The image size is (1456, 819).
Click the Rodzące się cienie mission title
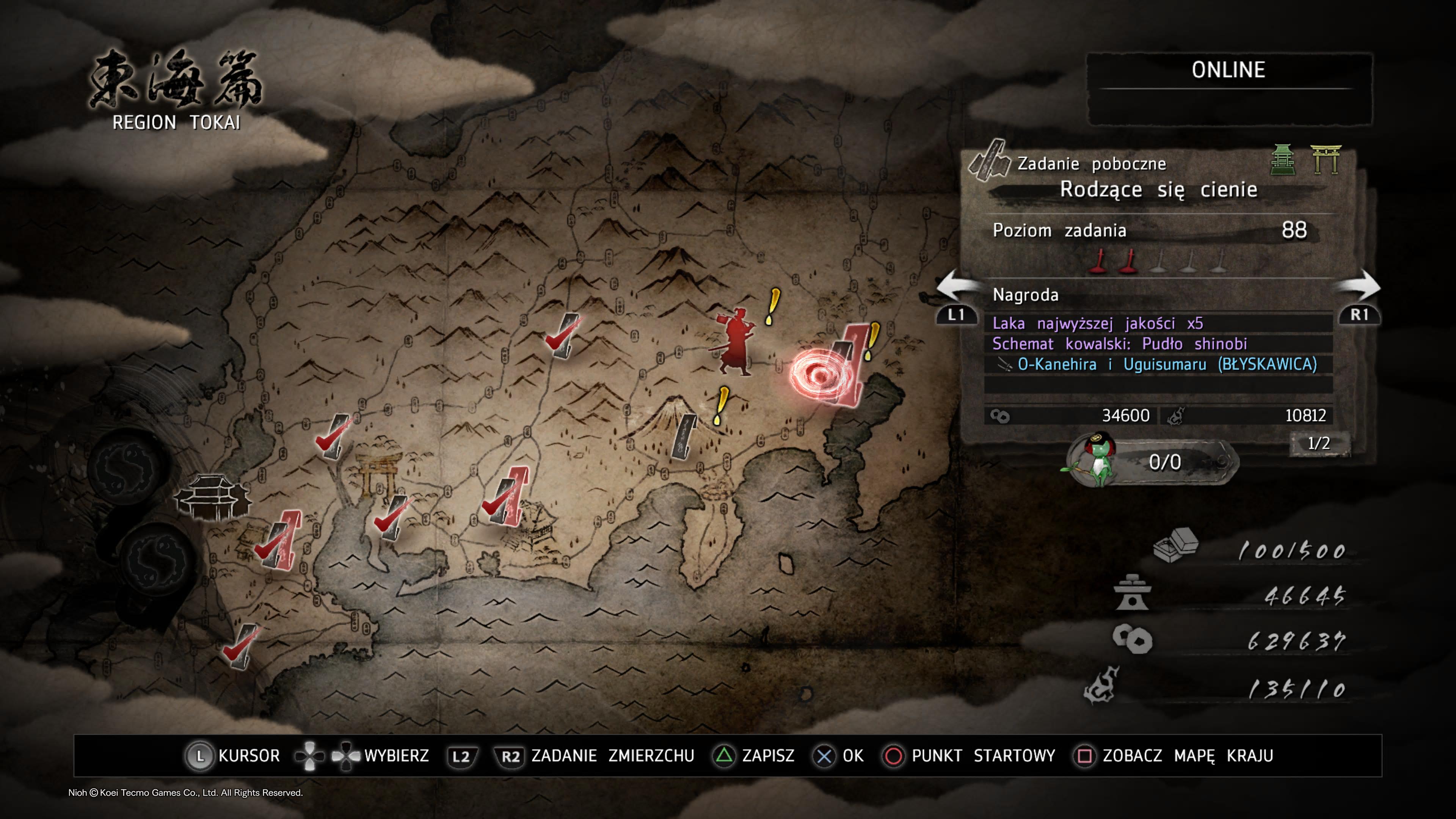[1158, 189]
